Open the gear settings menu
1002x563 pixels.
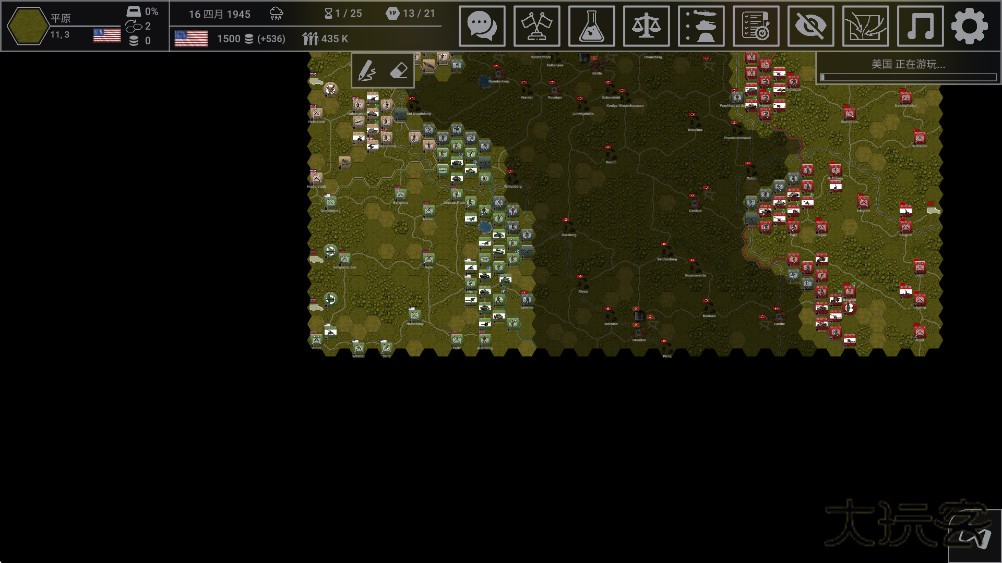point(969,26)
